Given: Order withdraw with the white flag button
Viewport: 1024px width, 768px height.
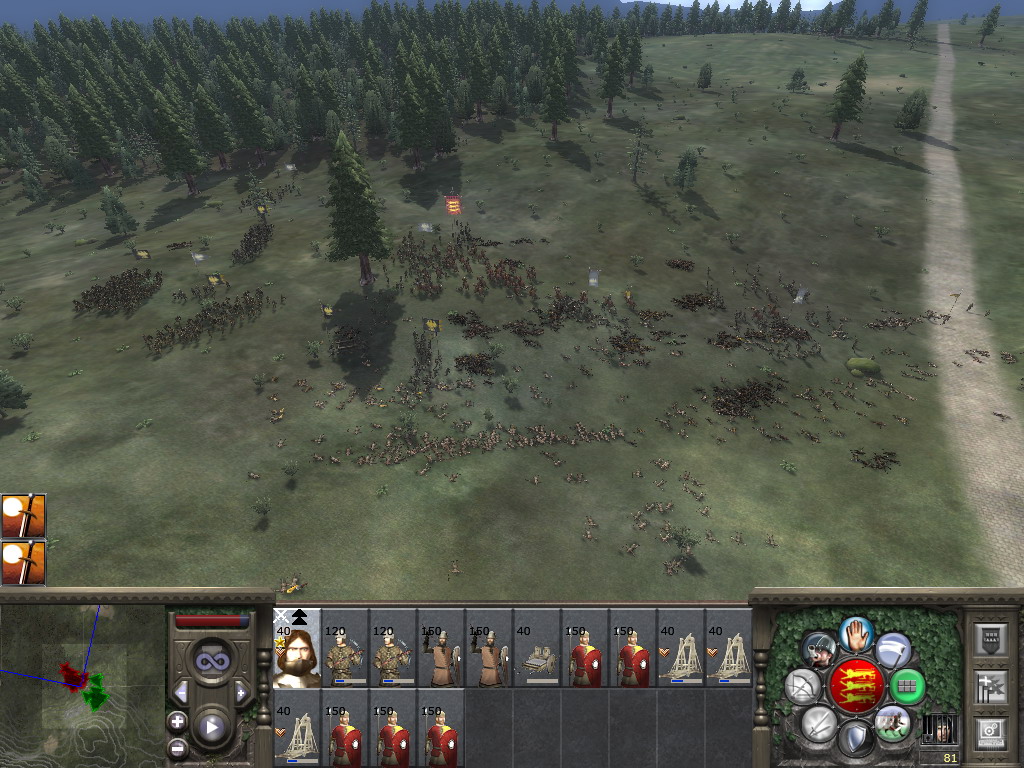Looking at the screenshot, I should (893, 650).
